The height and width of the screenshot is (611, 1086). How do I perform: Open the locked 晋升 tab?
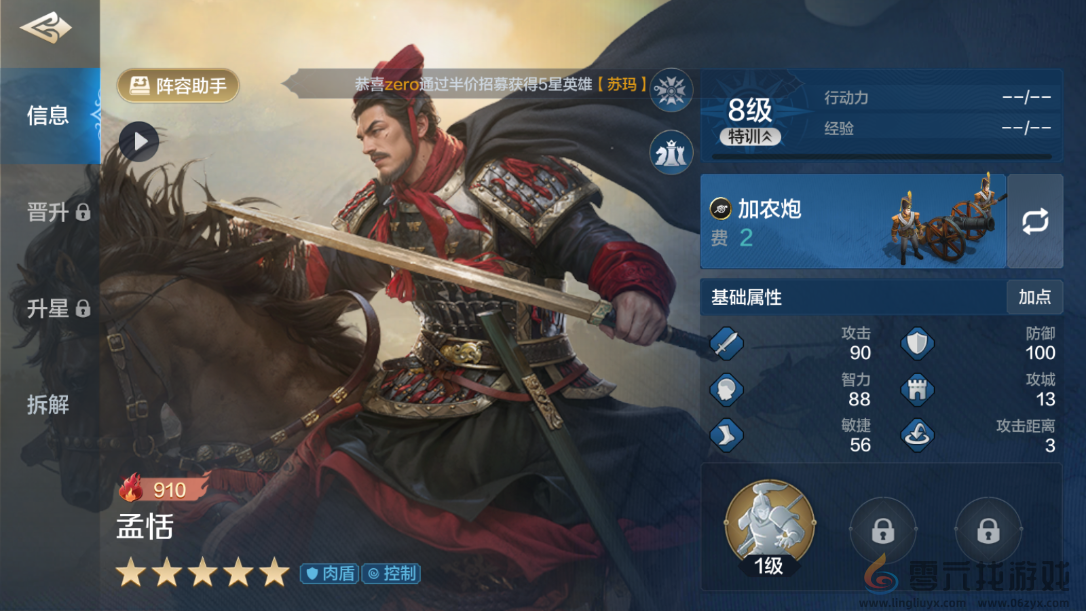[58, 212]
